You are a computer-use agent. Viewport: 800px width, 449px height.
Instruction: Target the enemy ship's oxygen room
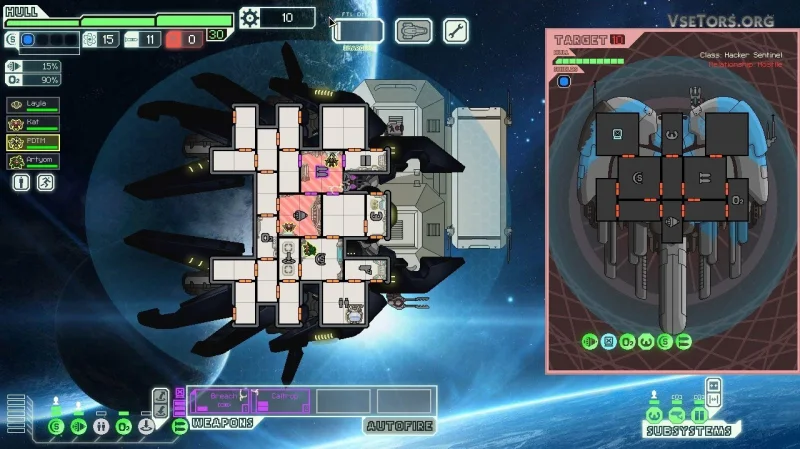736,200
